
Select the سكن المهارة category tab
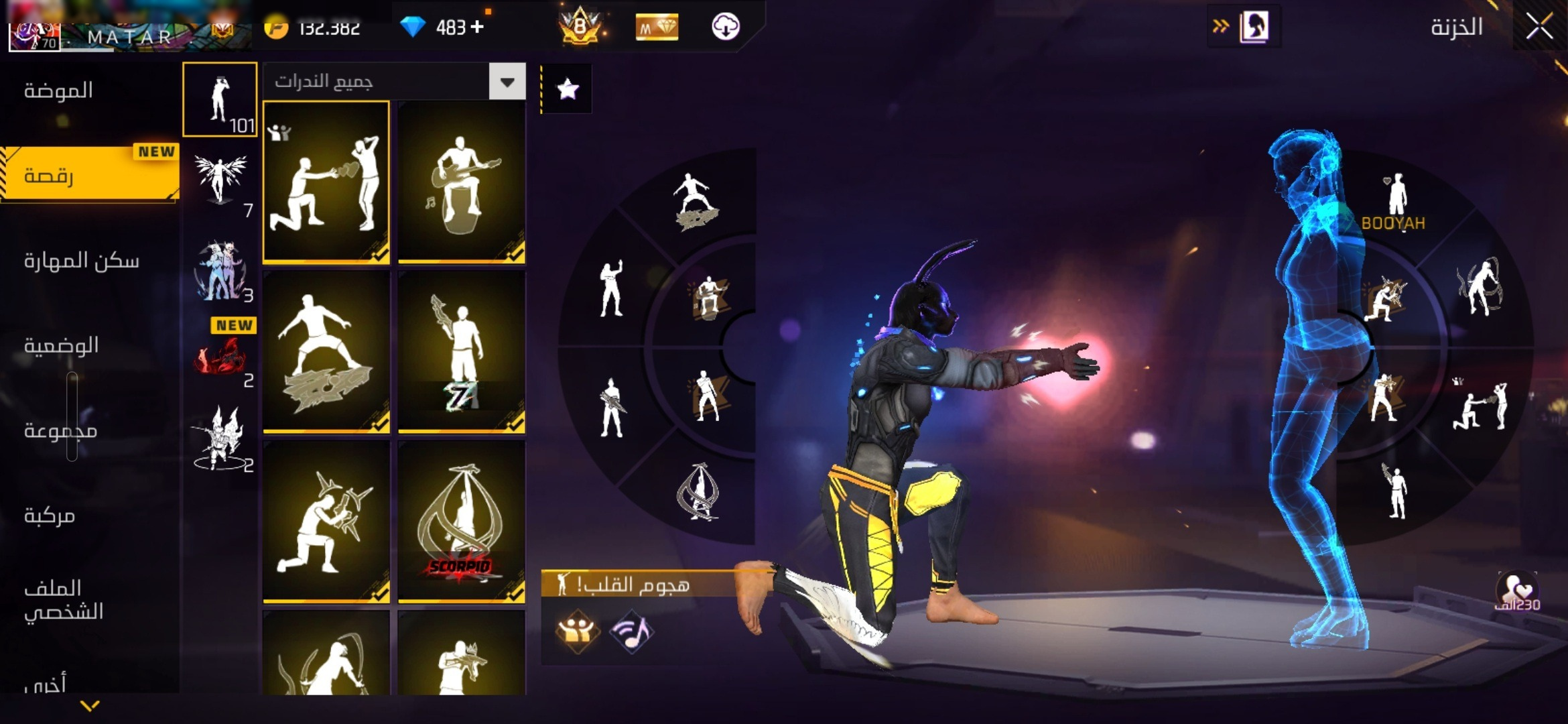point(82,261)
